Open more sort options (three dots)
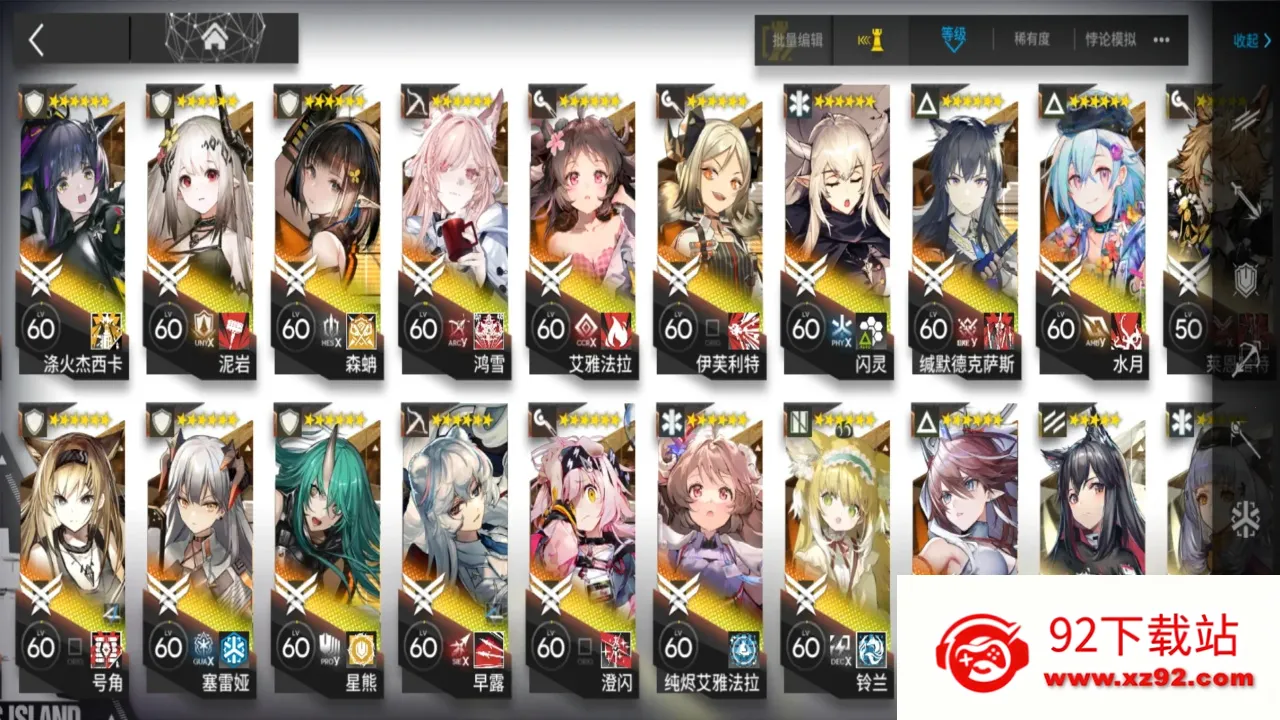 (1161, 40)
